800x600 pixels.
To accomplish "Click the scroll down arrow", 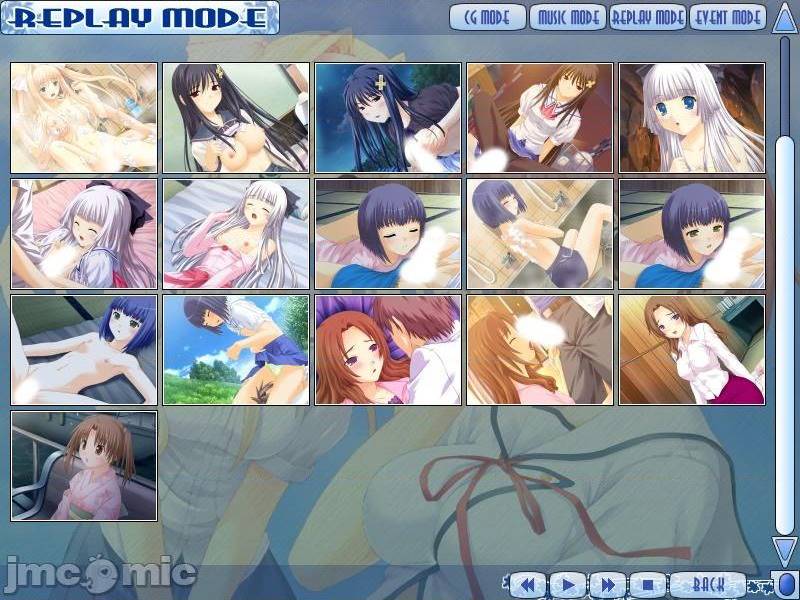I will (x=784, y=550).
